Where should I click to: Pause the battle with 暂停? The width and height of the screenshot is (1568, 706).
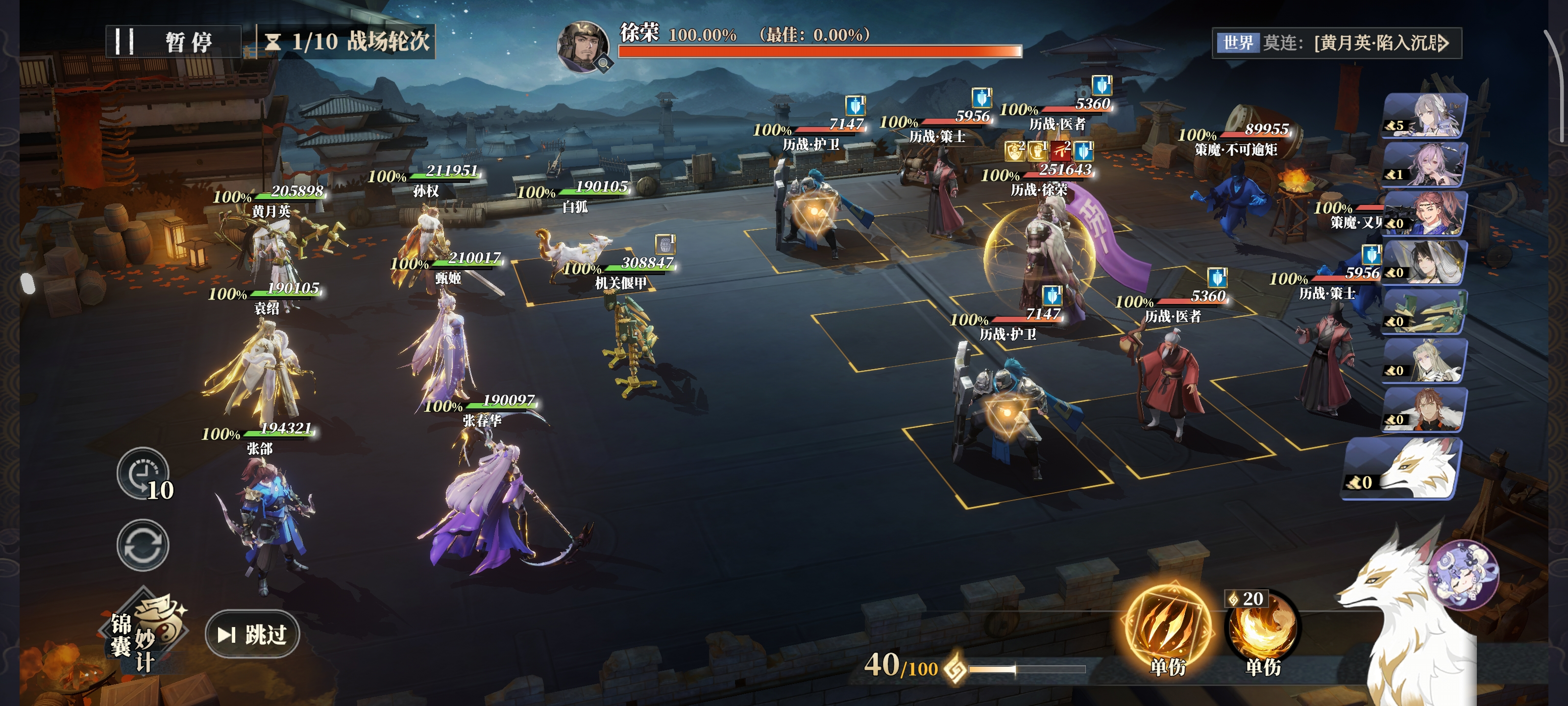[x=174, y=42]
